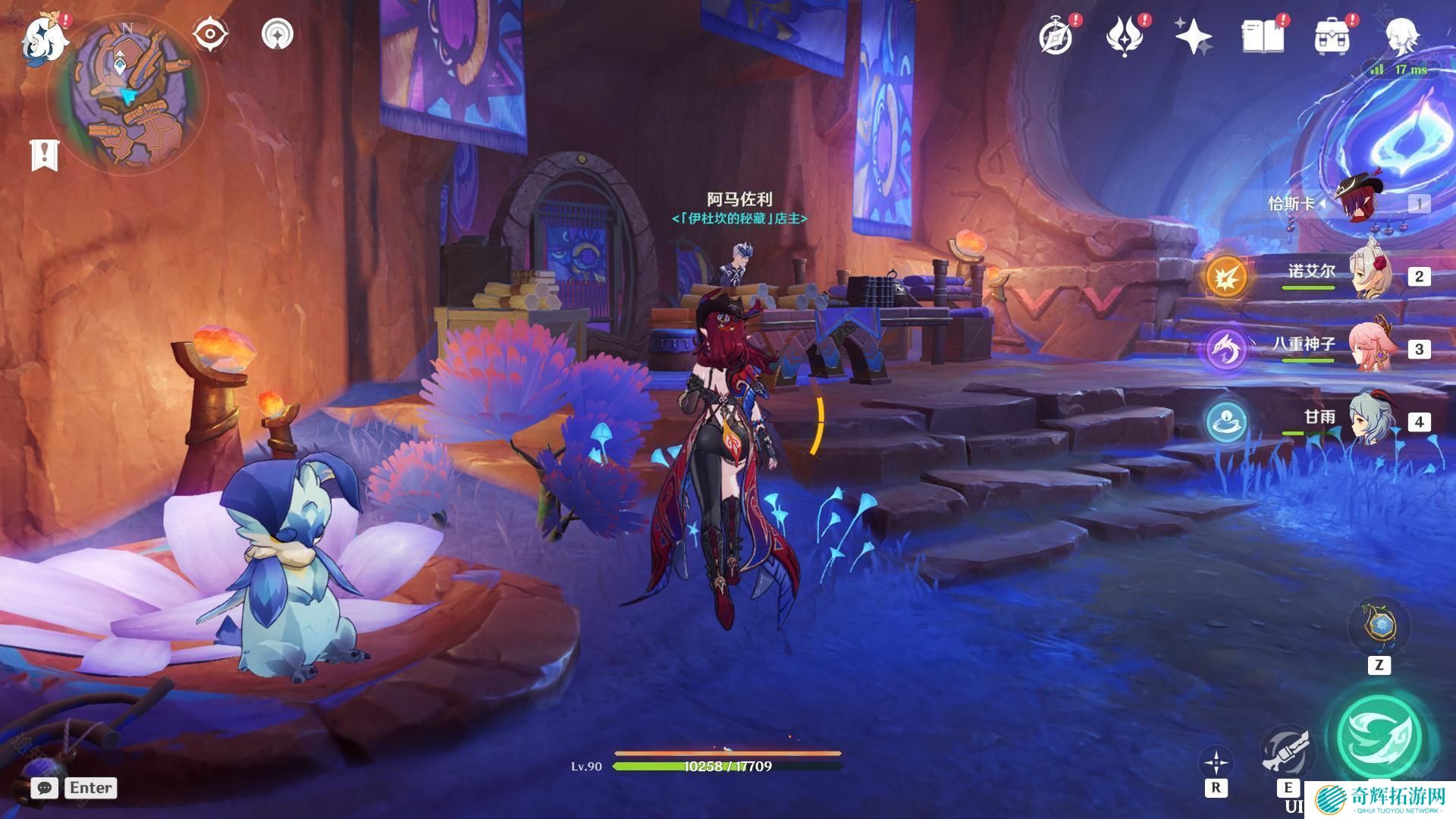Click the wireless signal icon beside the eye
The width and height of the screenshot is (1456, 819).
[278, 35]
